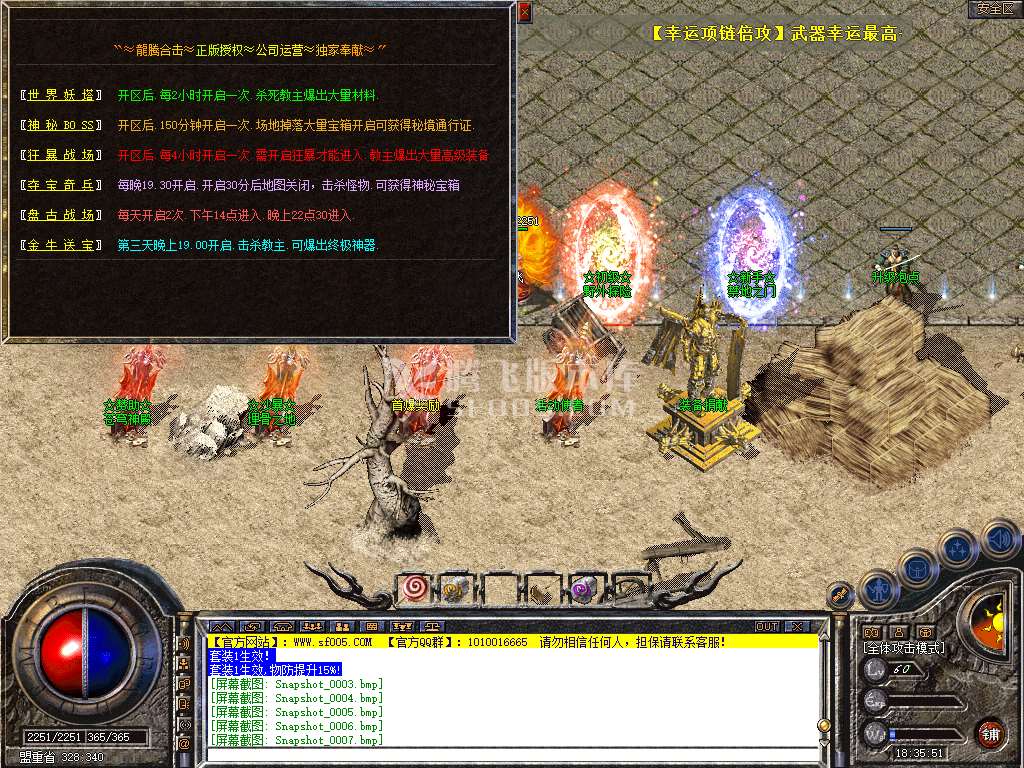Toggle sound with the speaker button
The height and width of the screenshot is (768, 1024).
998,538
